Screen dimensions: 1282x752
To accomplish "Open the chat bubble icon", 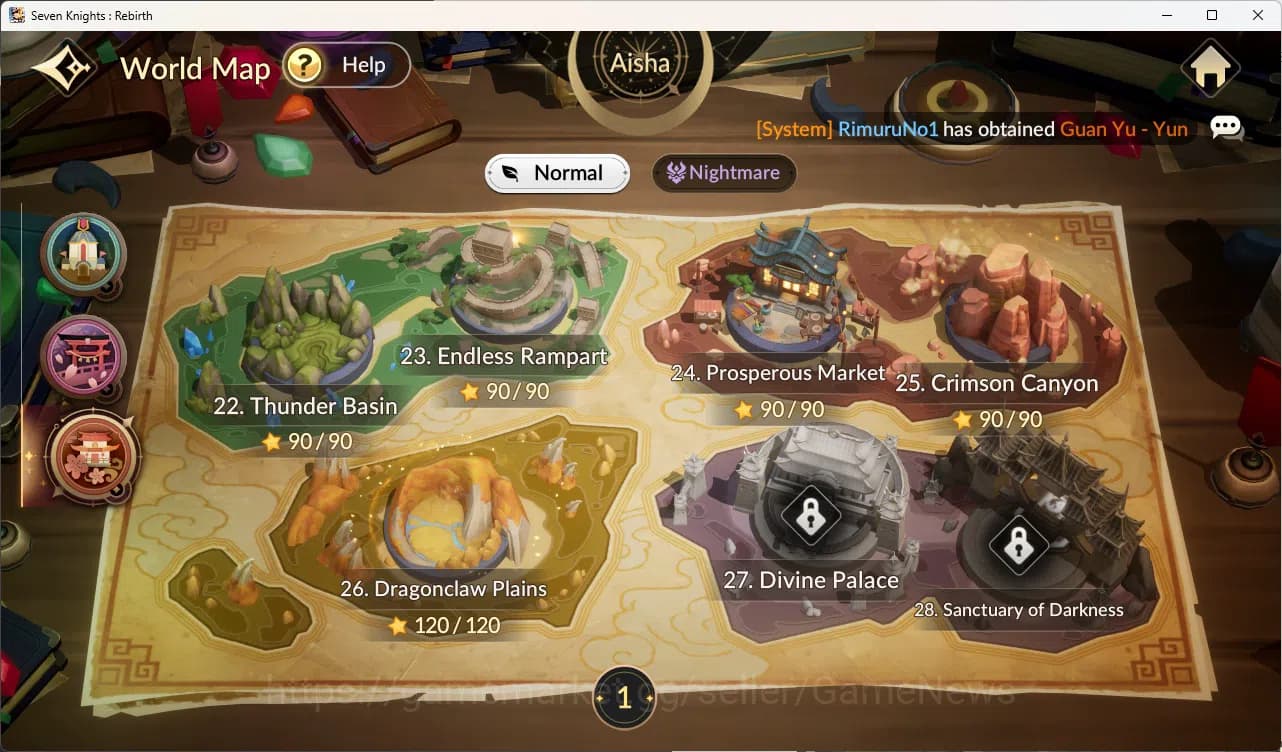I will 1226,128.
